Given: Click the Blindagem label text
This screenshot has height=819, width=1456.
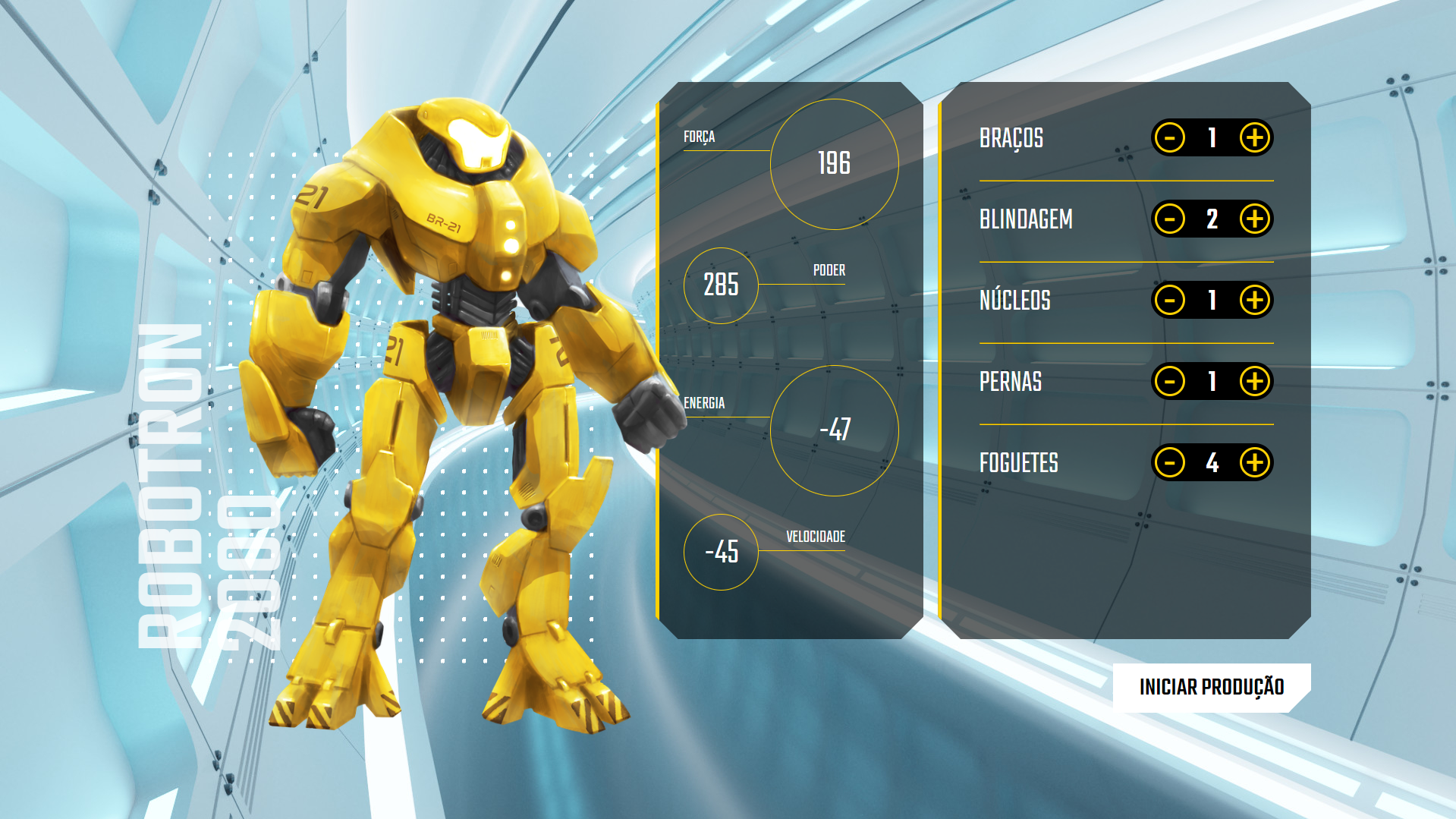Looking at the screenshot, I should coord(1026,219).
